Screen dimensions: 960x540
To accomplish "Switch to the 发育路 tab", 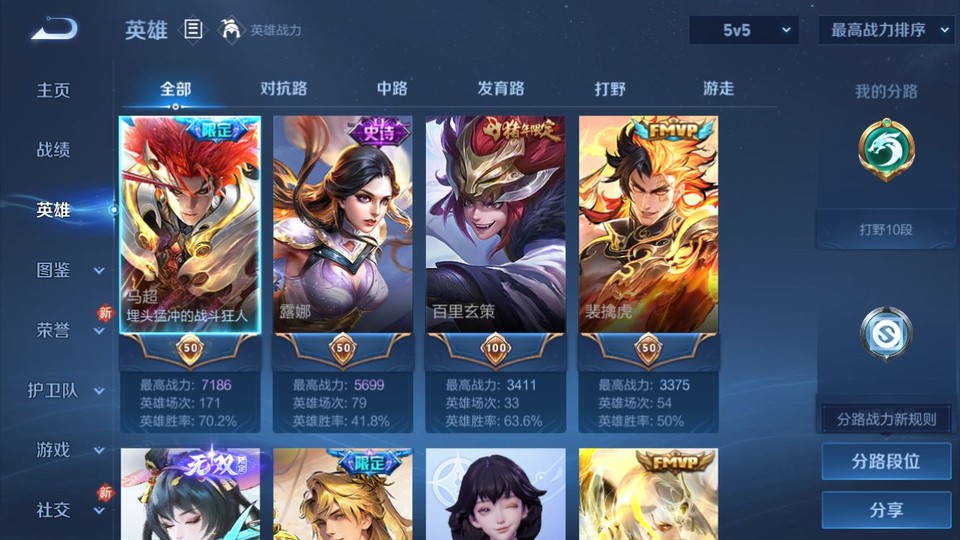I will pos(501,89).
